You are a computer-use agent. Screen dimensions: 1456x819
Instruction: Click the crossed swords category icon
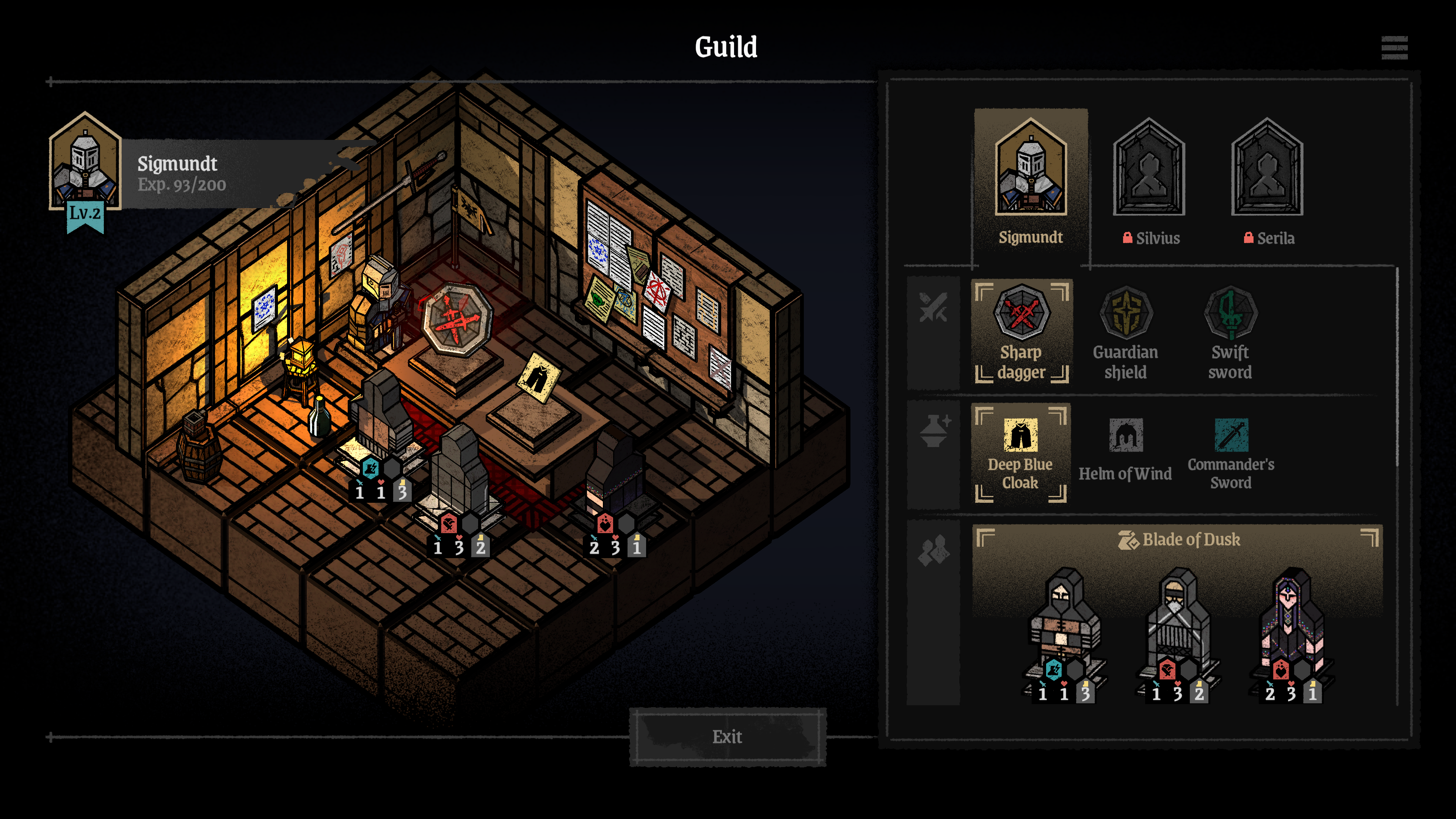(x=933, y=308)
